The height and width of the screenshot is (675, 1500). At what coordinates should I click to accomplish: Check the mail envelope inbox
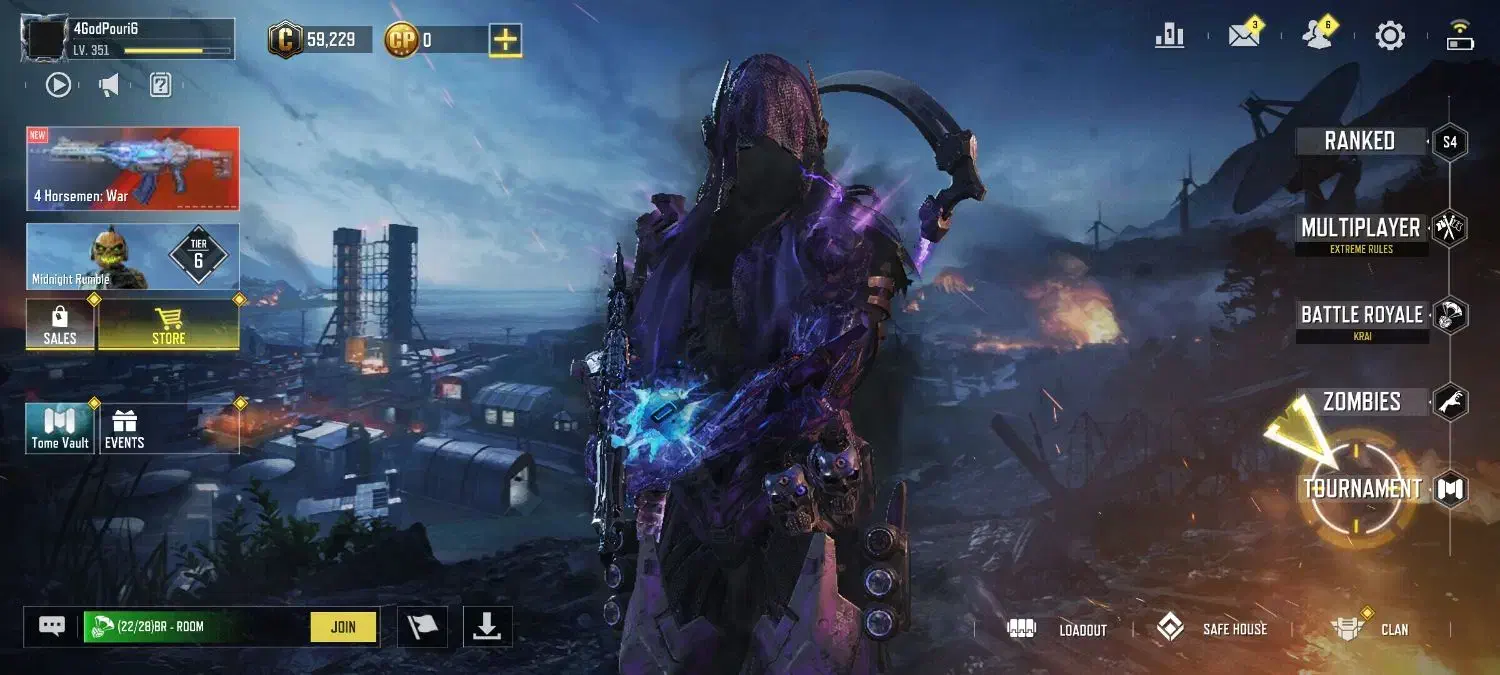[x=1243, y=37]
